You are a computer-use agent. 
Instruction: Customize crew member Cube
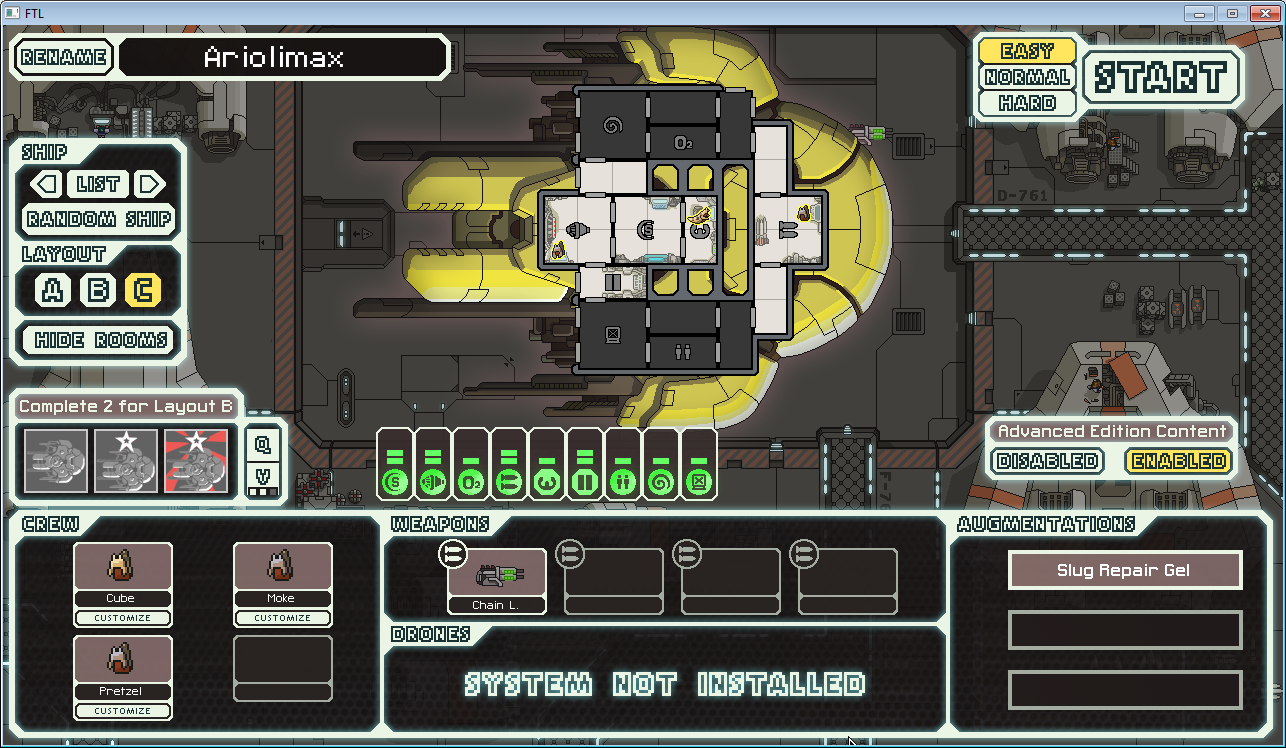[122, 618]
